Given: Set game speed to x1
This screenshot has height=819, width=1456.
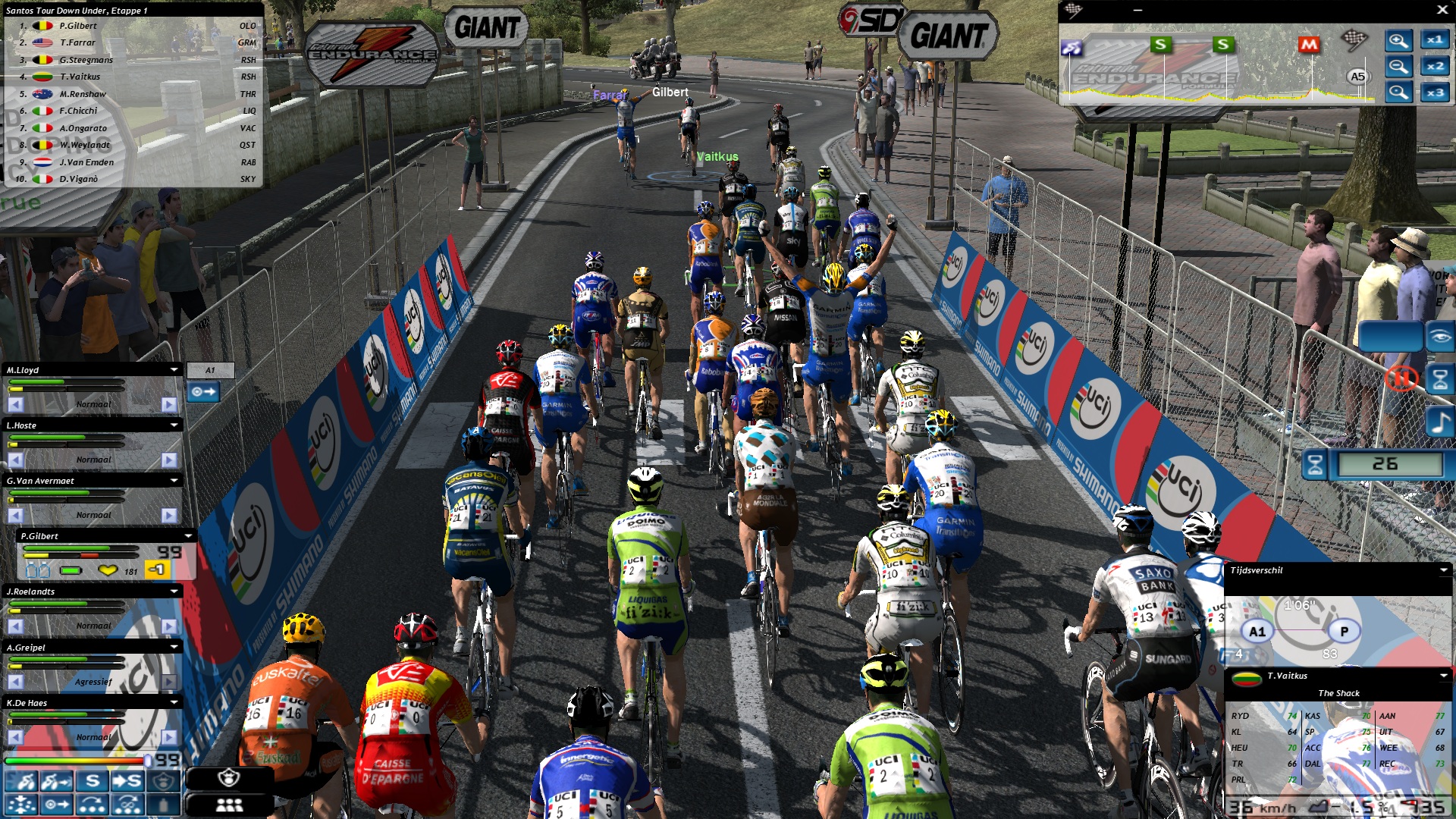Looking at the screenshot, I should coord(1435,40).
